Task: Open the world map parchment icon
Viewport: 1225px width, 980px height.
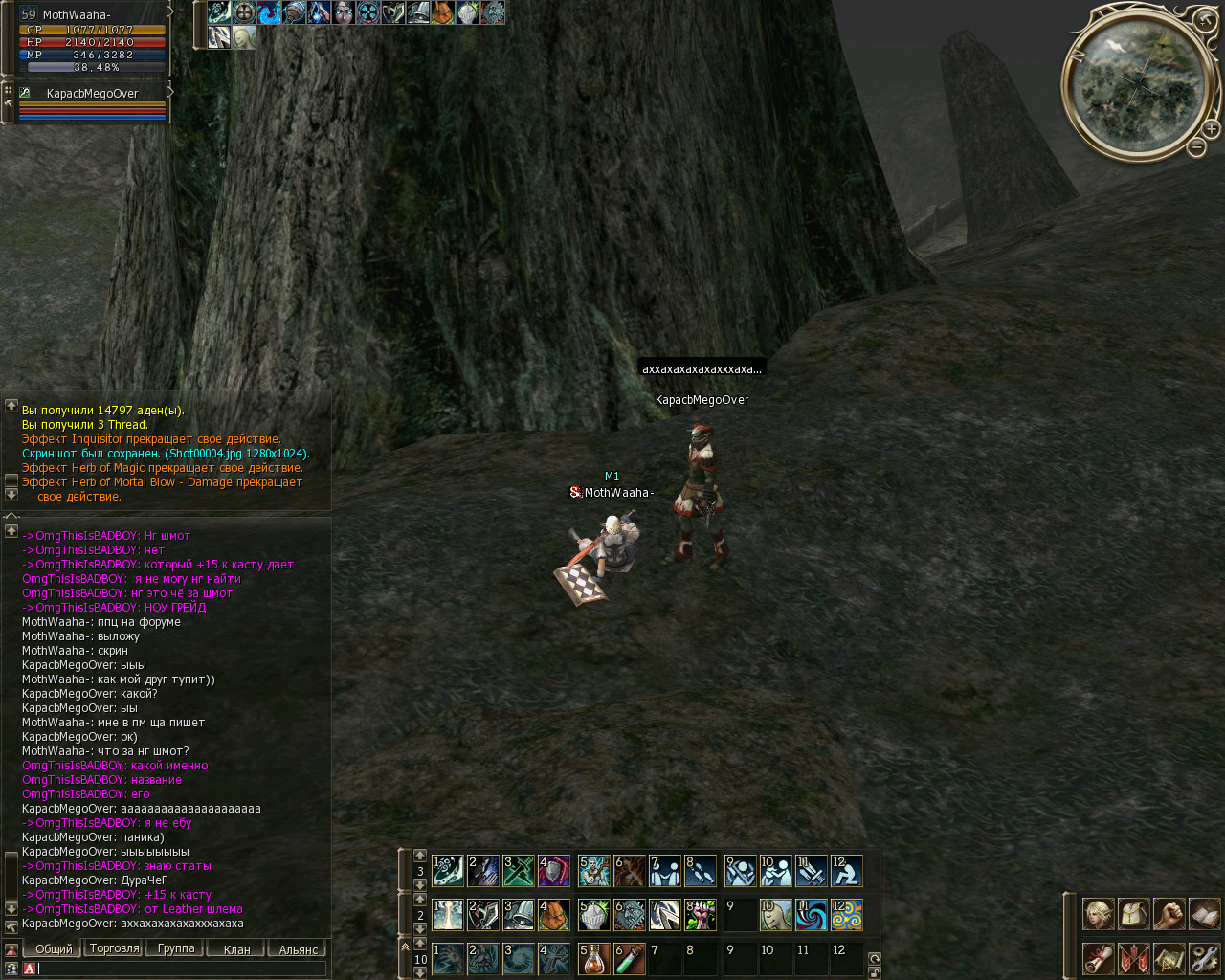Action: point(1169,957)
